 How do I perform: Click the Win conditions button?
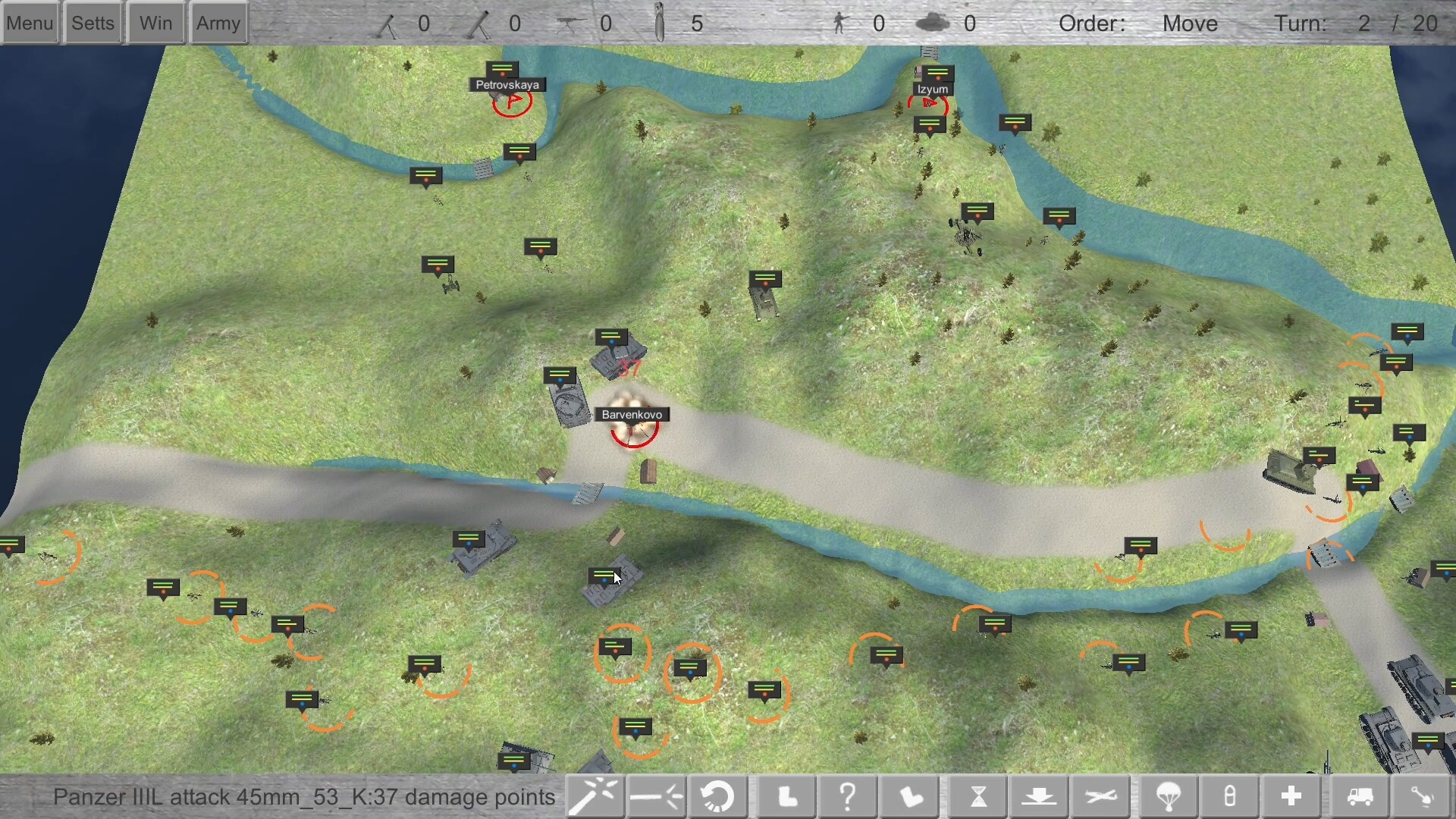[155, 22]
